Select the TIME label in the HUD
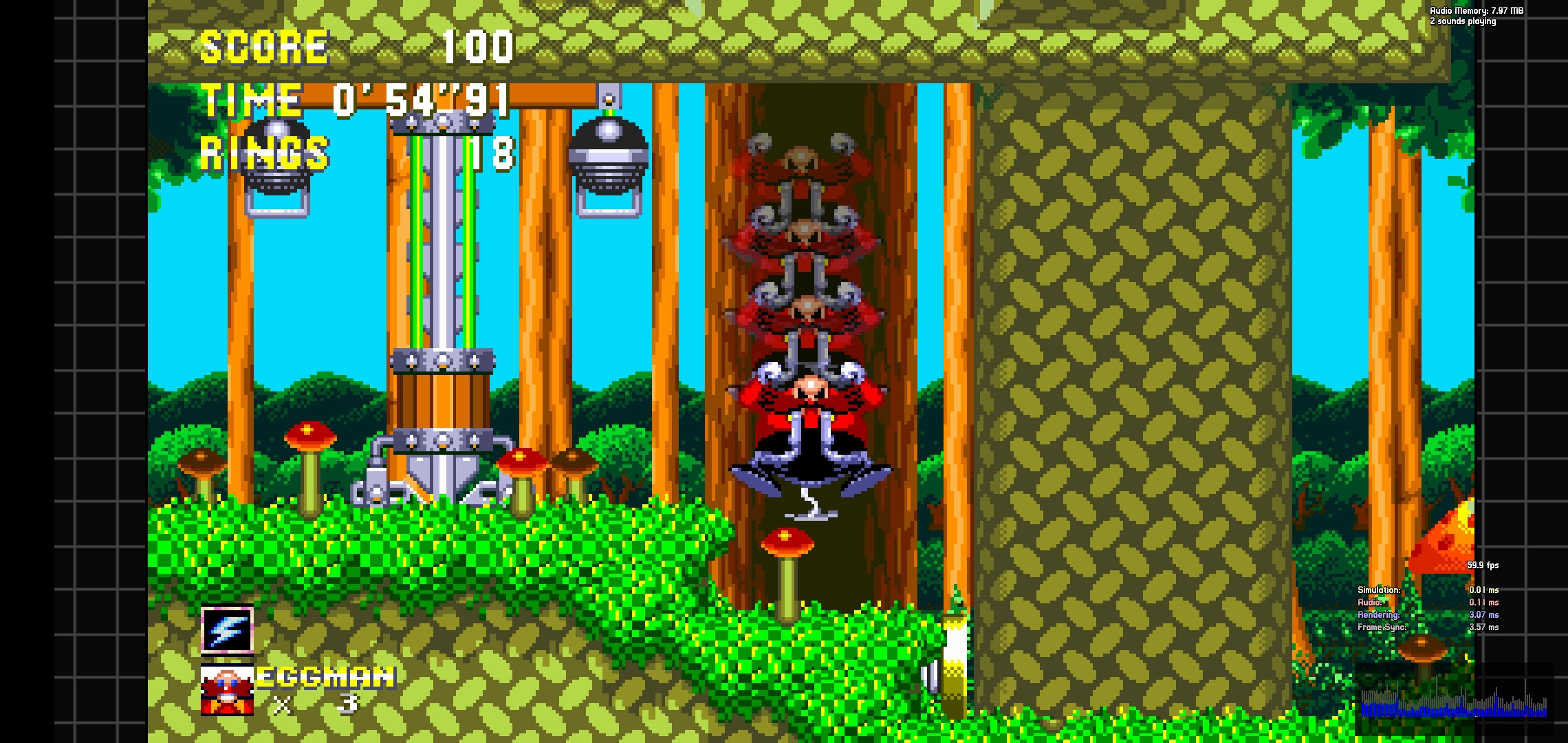 coord(251,100)
